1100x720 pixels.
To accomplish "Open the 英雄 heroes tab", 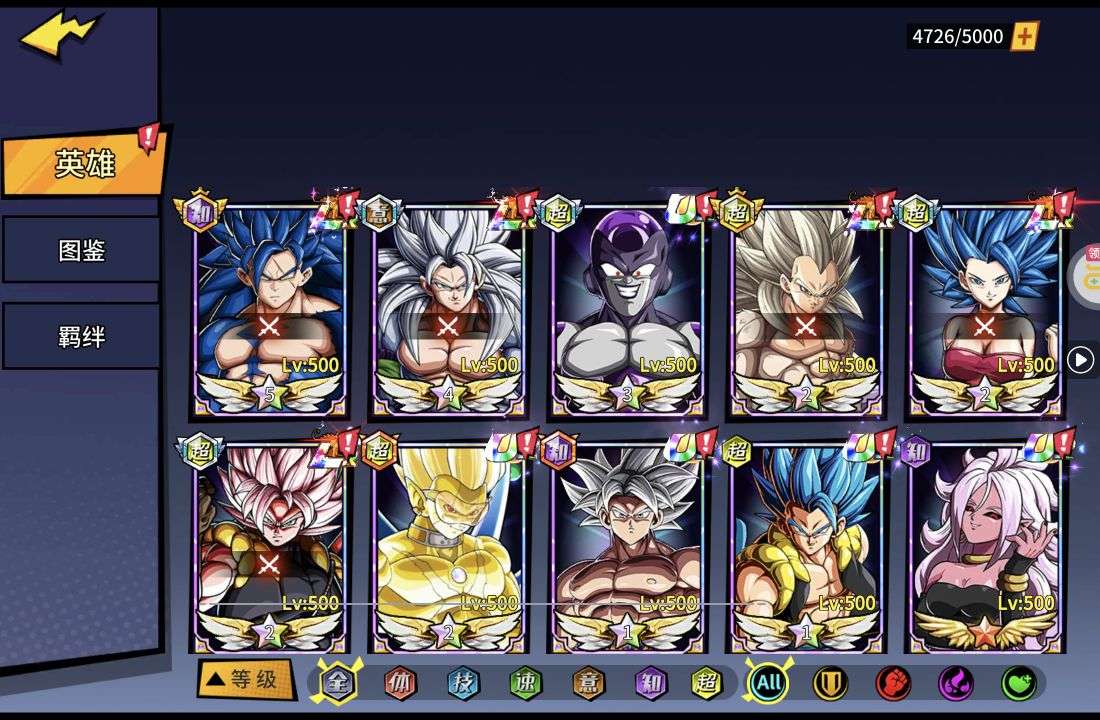I will [84, 164].
